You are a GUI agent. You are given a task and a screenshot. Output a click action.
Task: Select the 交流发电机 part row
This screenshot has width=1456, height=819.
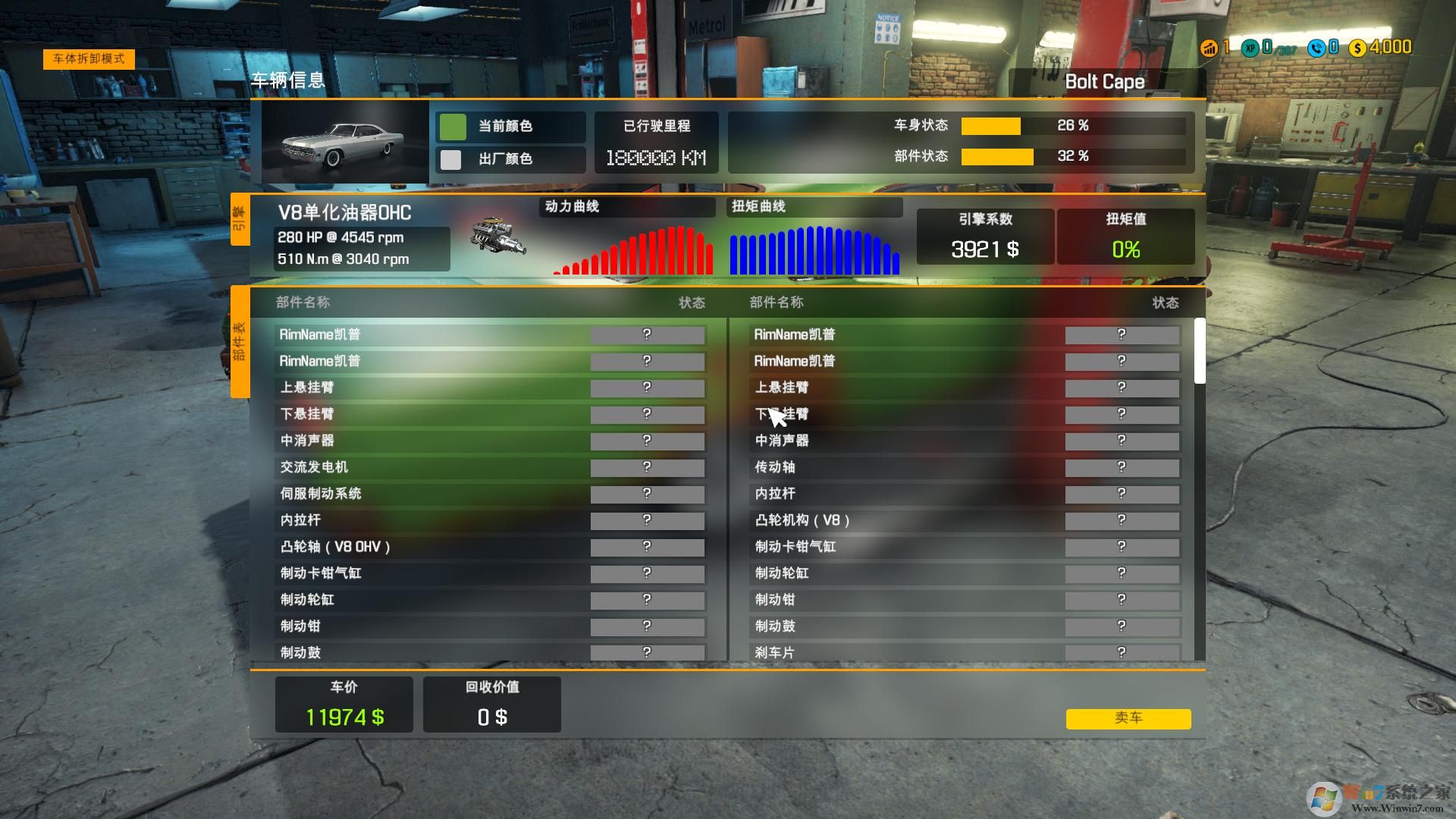490,467
